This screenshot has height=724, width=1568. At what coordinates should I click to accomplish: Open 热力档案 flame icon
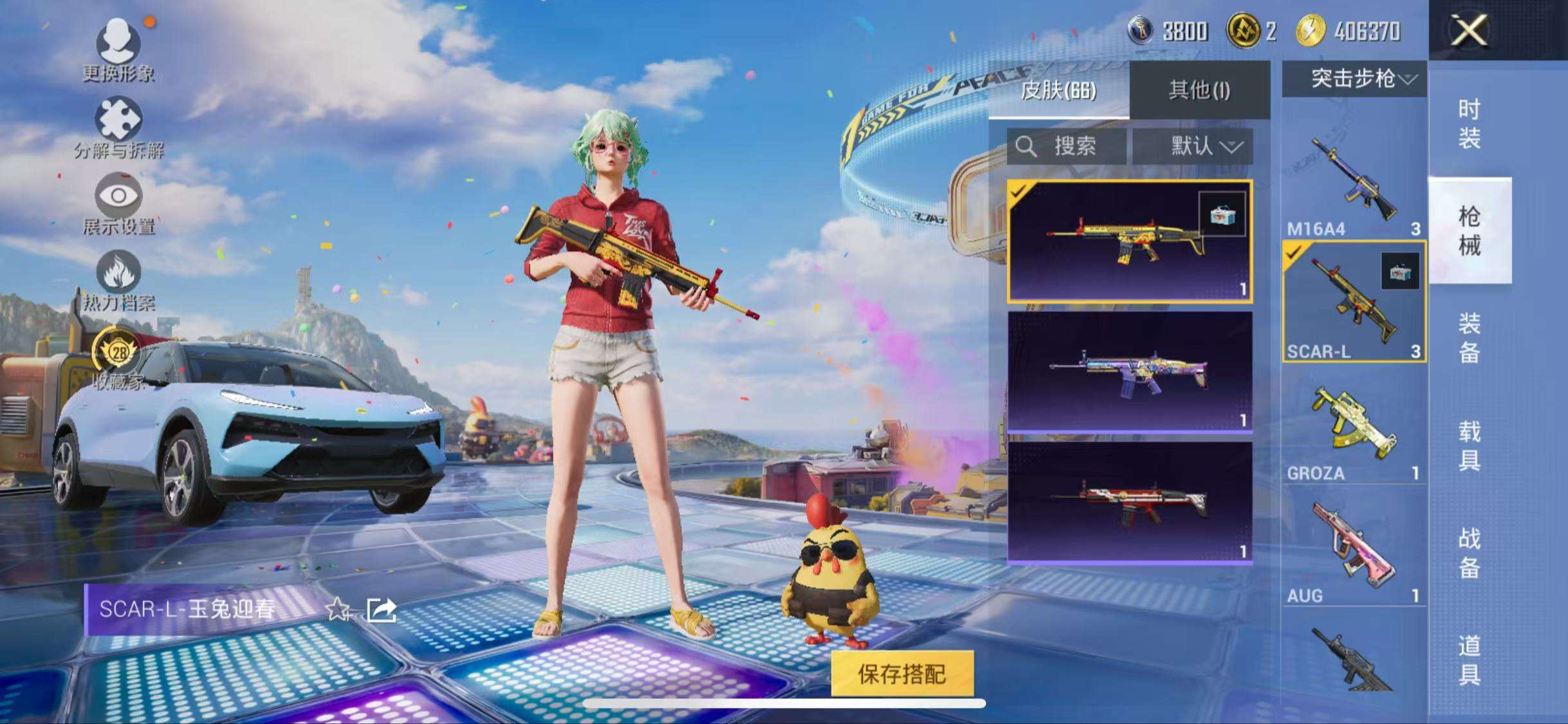[x=118, y=279]
